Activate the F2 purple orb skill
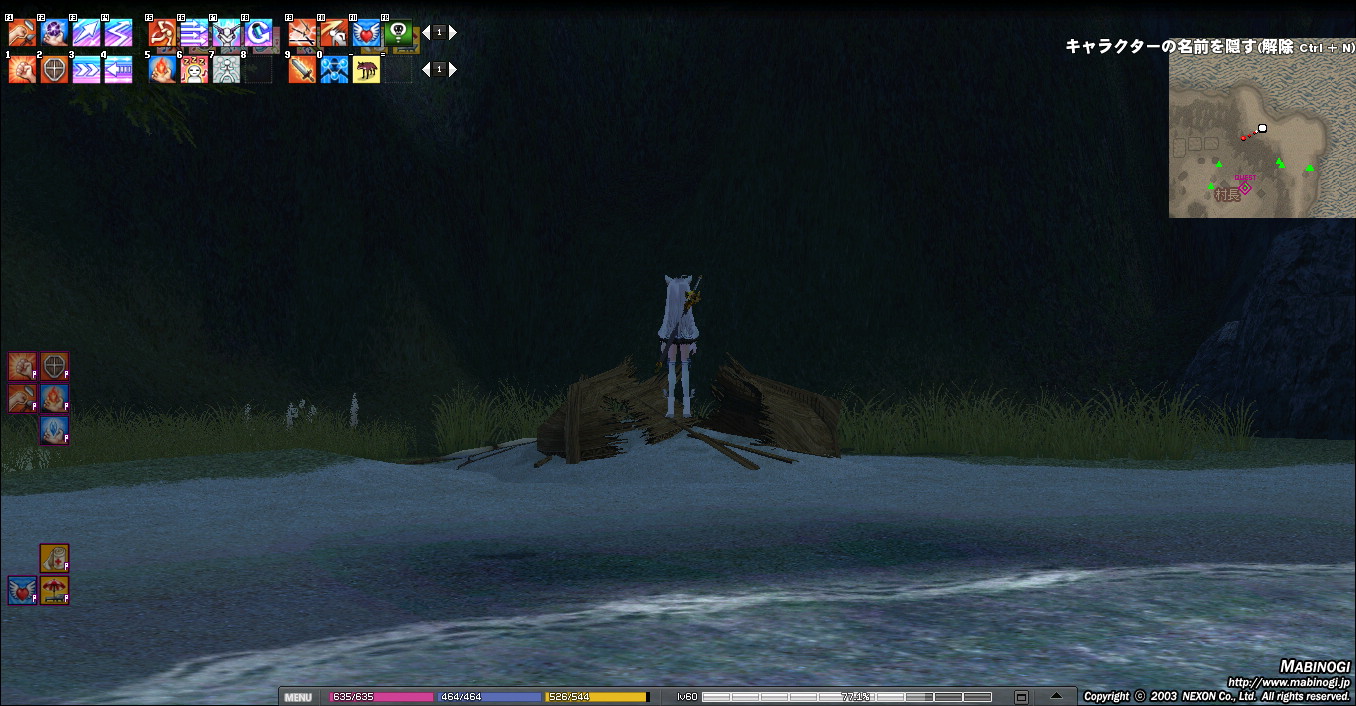Viewport: 1356px width, 706px height. (54, 33)
